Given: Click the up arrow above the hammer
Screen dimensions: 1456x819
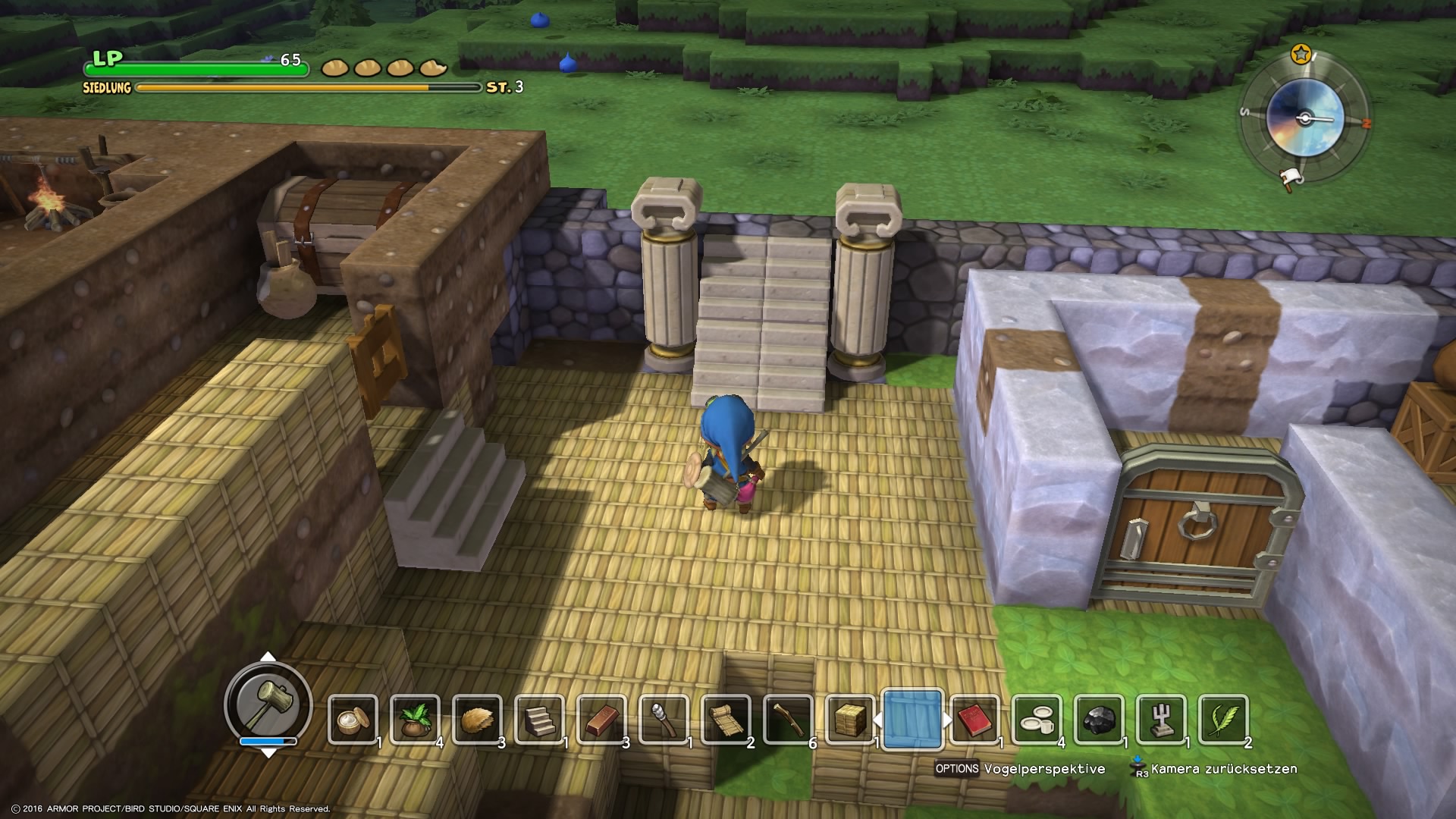Looking at the screenshot, I should 268,657.
